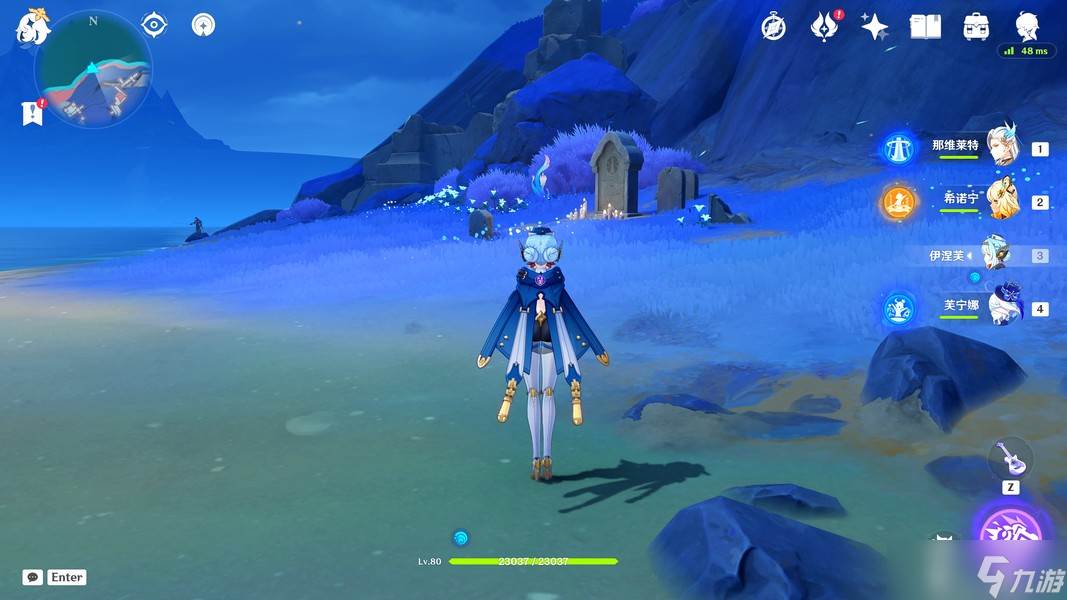
Task: Open the chat speech bubble
Action: point(32,577)
